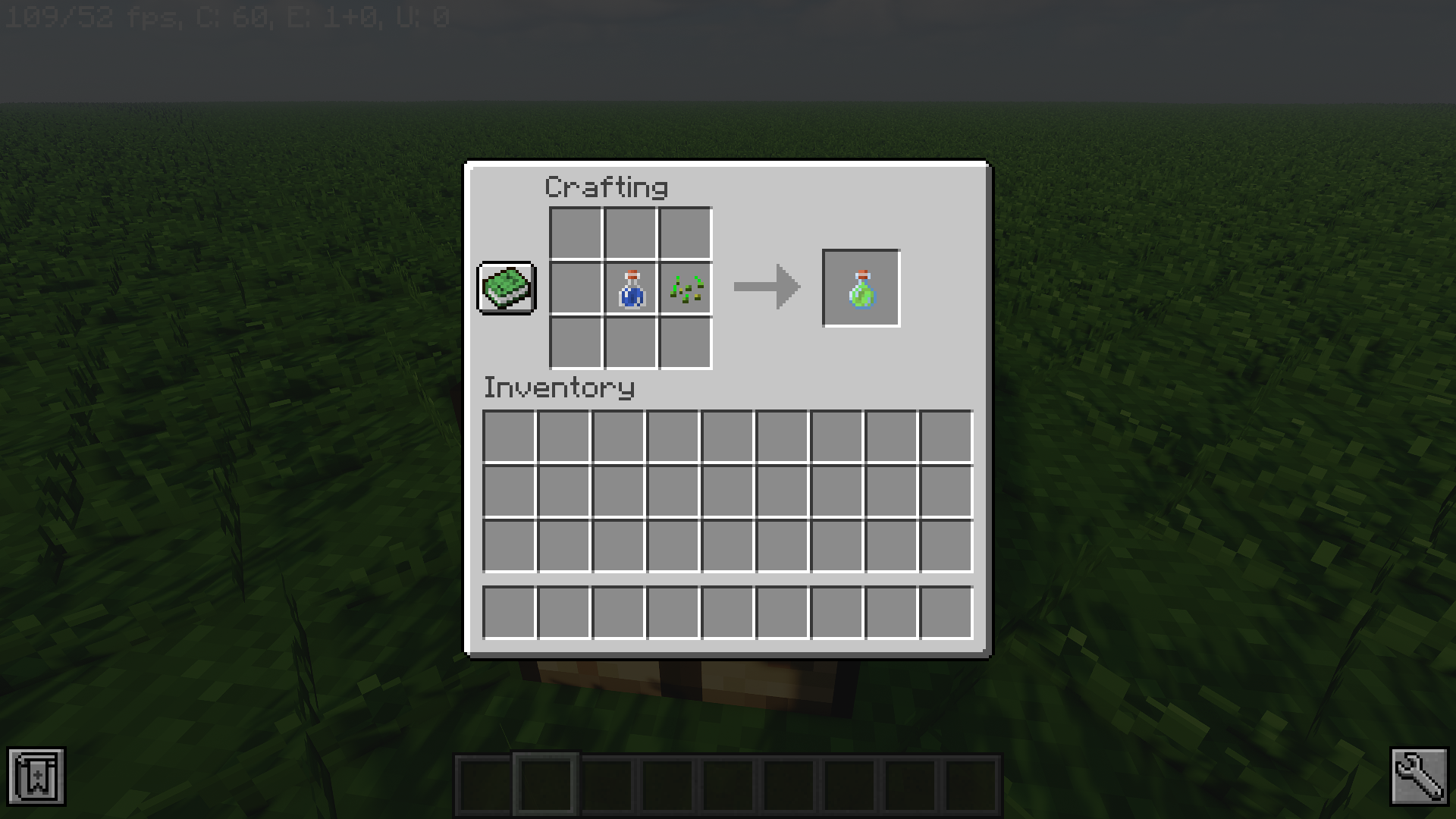Click the crafting result arrow
Viewport: 1456px width, 819px height.
(x=766, y=287)
